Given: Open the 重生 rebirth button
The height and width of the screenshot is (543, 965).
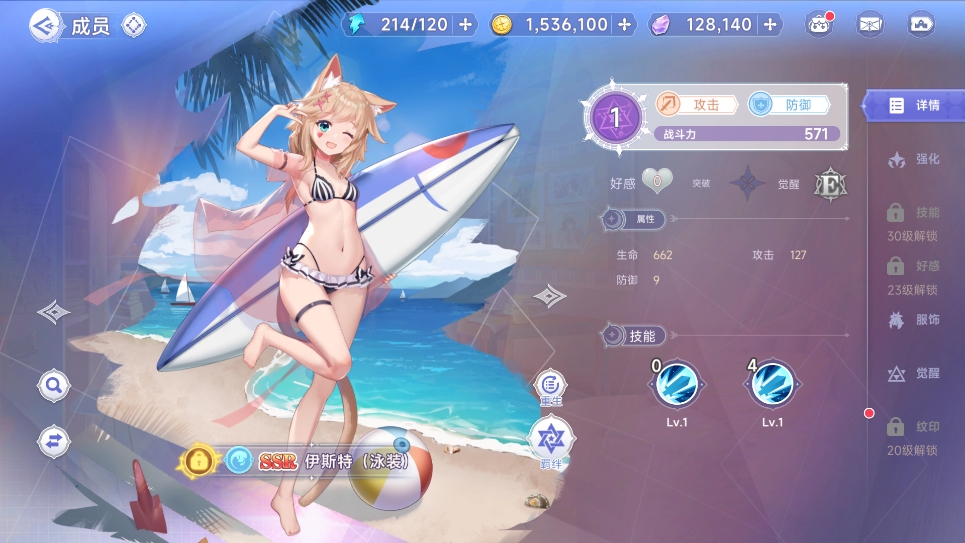Looking at the screenshot, I should click(x=551, y=385).
